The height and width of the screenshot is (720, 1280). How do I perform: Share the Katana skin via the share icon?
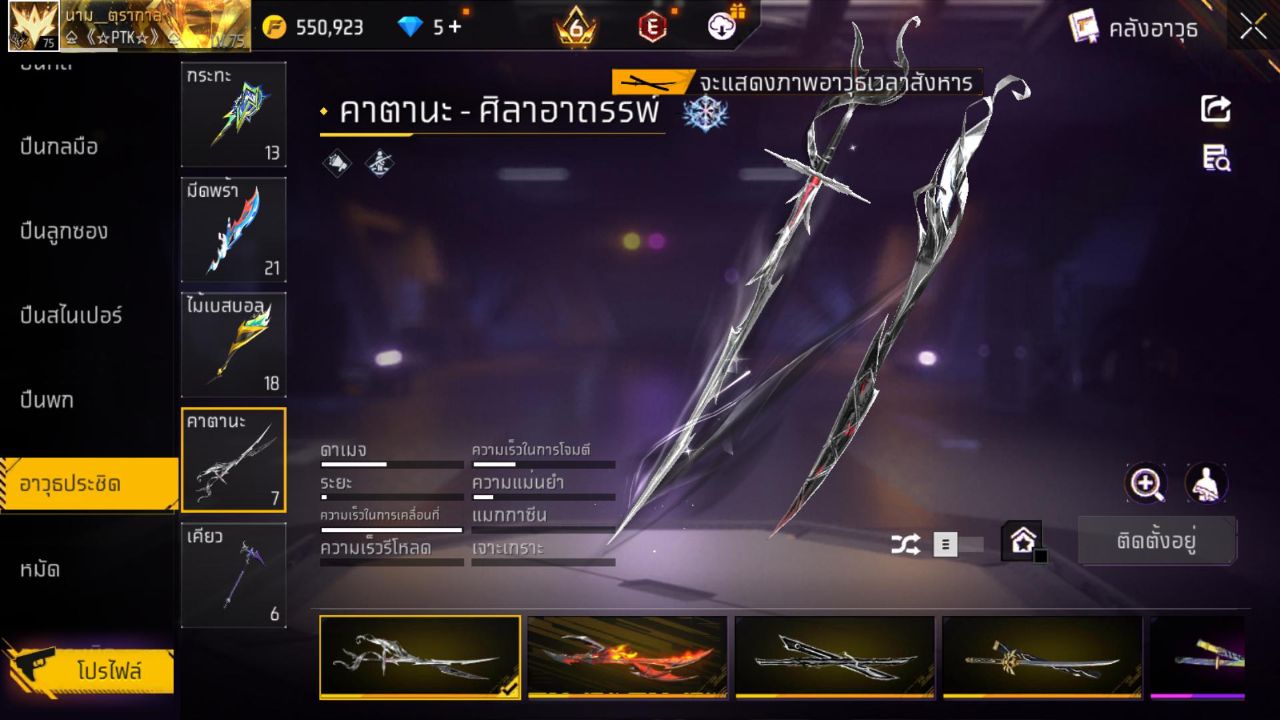1216,110
